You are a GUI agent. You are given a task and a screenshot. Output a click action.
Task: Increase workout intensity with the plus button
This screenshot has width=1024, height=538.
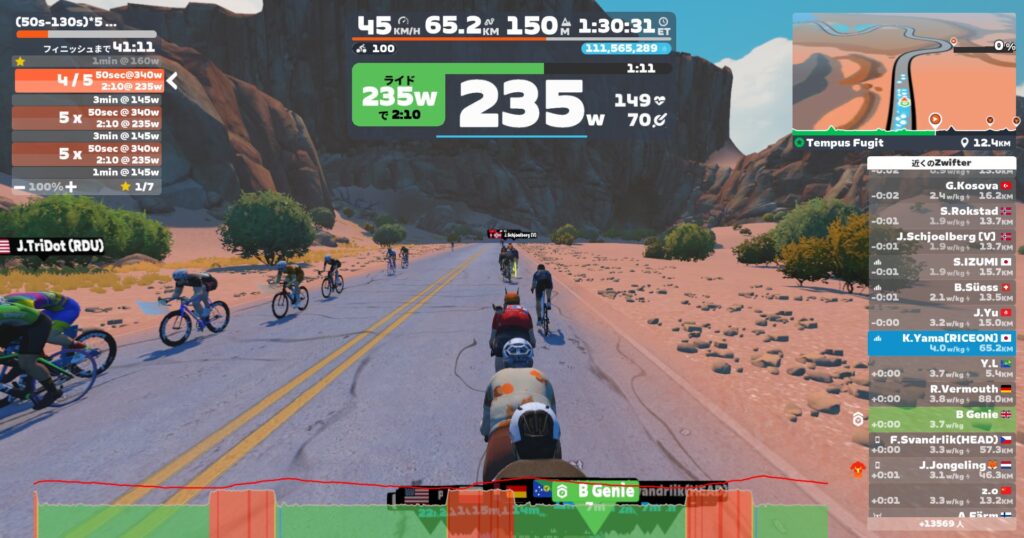coord(70,187)
